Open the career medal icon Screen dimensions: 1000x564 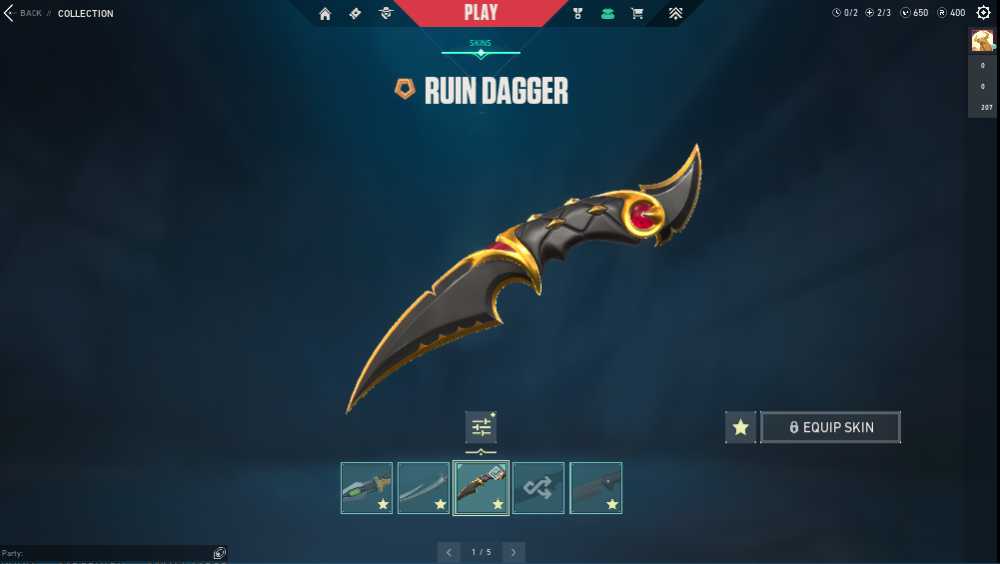(578, 13)
